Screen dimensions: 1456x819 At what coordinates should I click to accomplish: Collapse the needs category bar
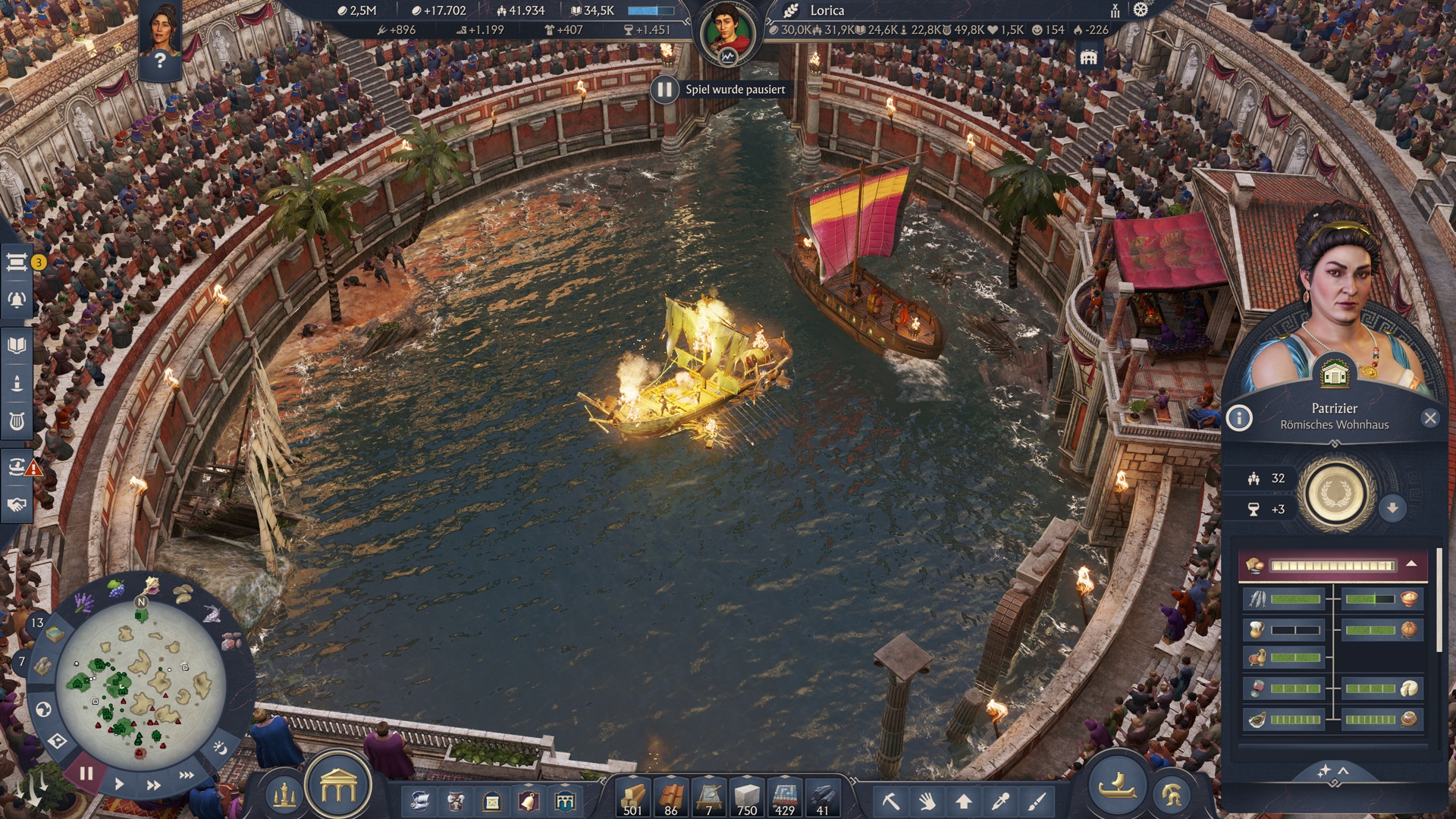point(1411,564)
